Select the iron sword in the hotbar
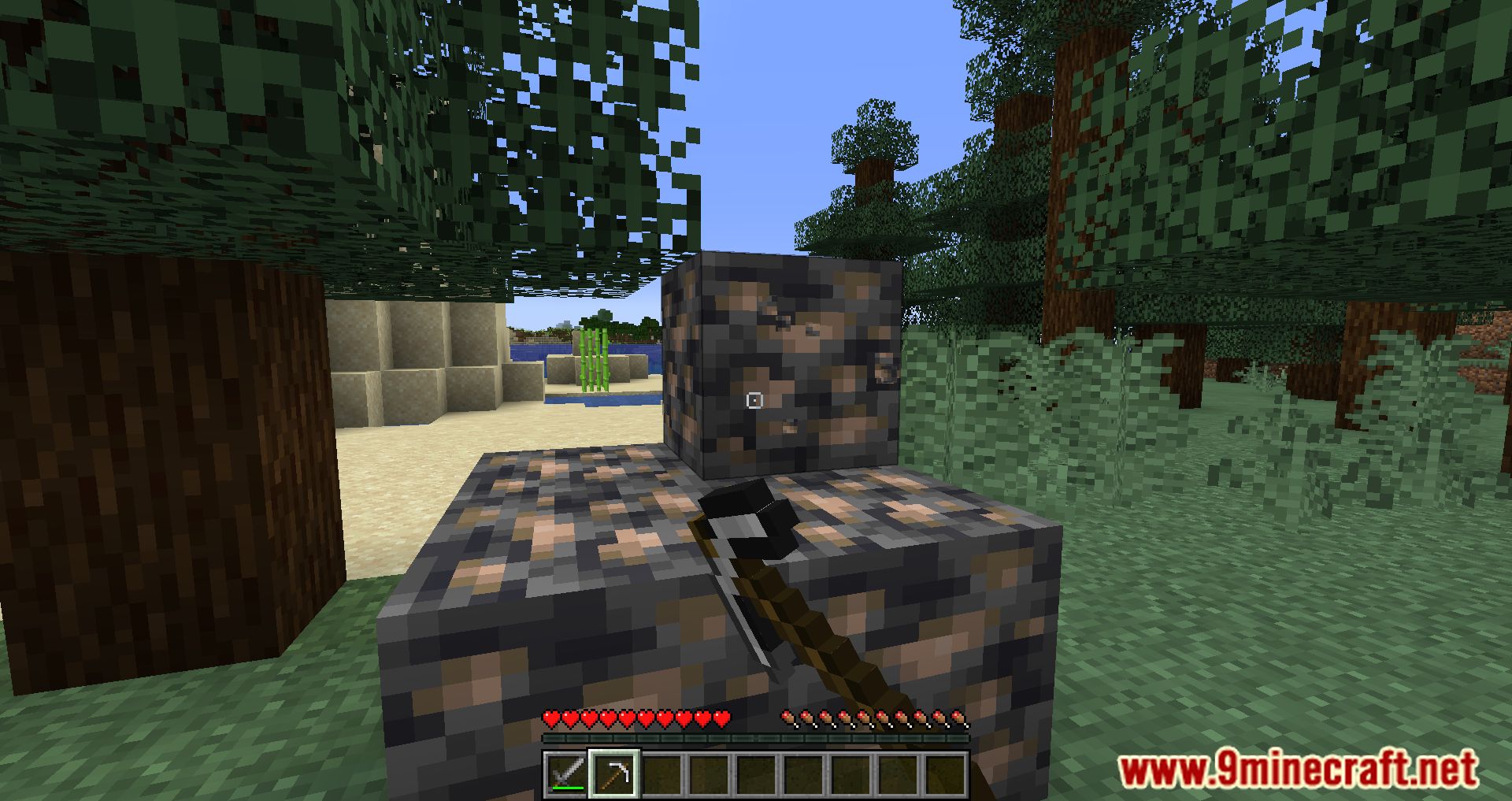The width and height of the screenshot is (1512, 801). [568, 772]
